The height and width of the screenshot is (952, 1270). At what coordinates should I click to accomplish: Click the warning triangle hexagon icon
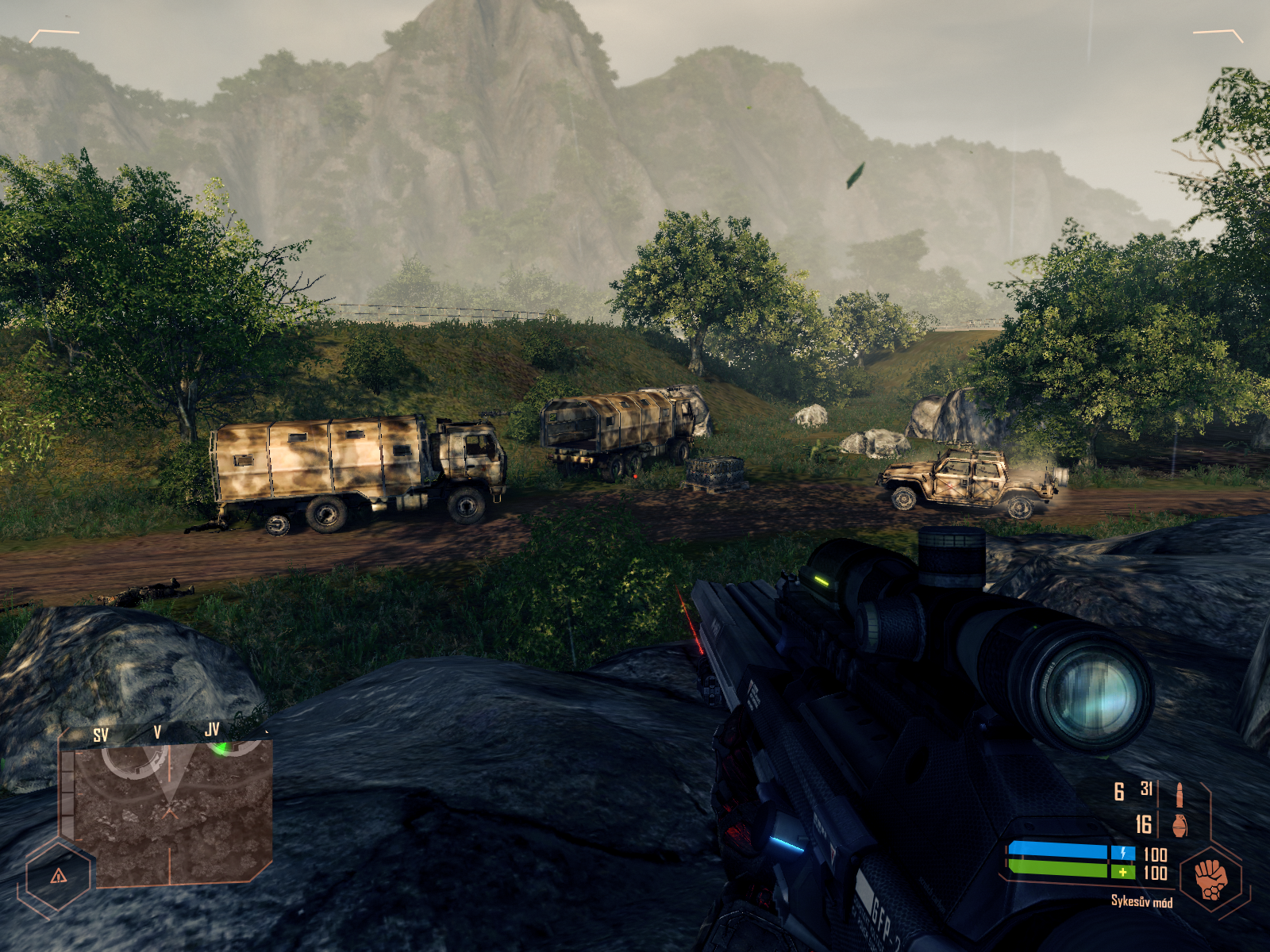[58, 876]
